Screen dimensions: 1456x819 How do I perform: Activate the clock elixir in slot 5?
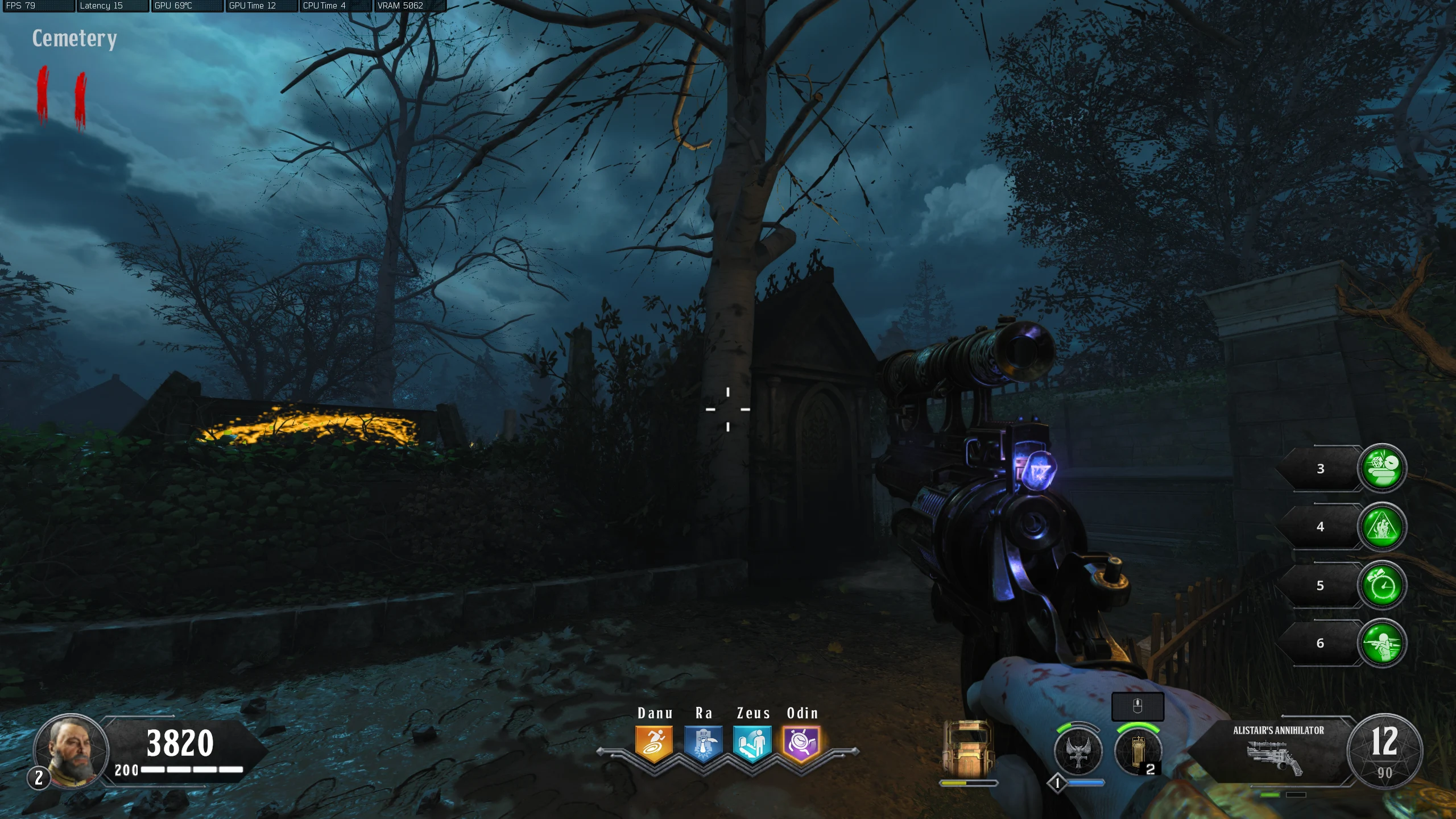click(1381, 585)
